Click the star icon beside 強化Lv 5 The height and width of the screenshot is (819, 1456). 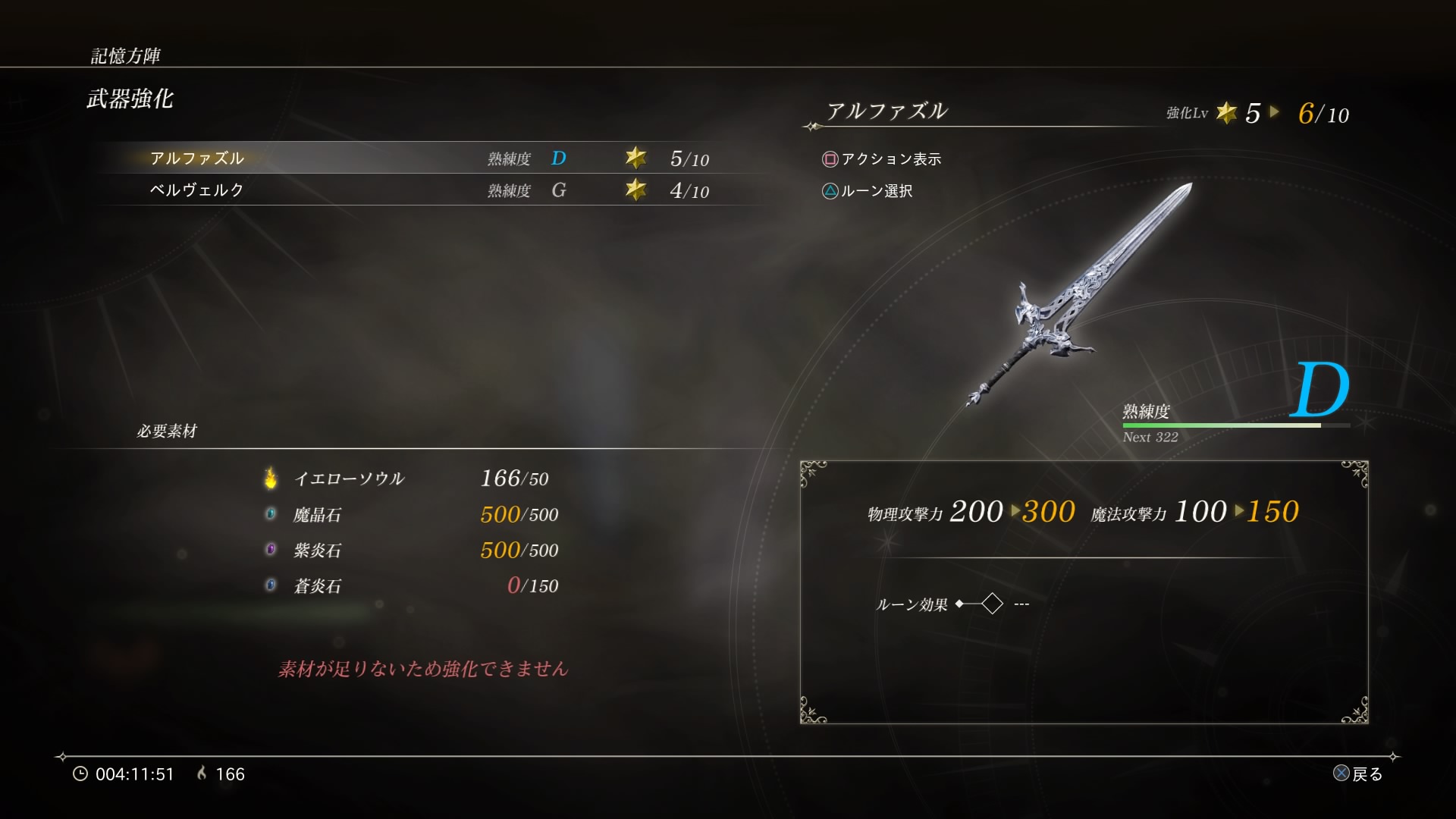coord(1228,114)
